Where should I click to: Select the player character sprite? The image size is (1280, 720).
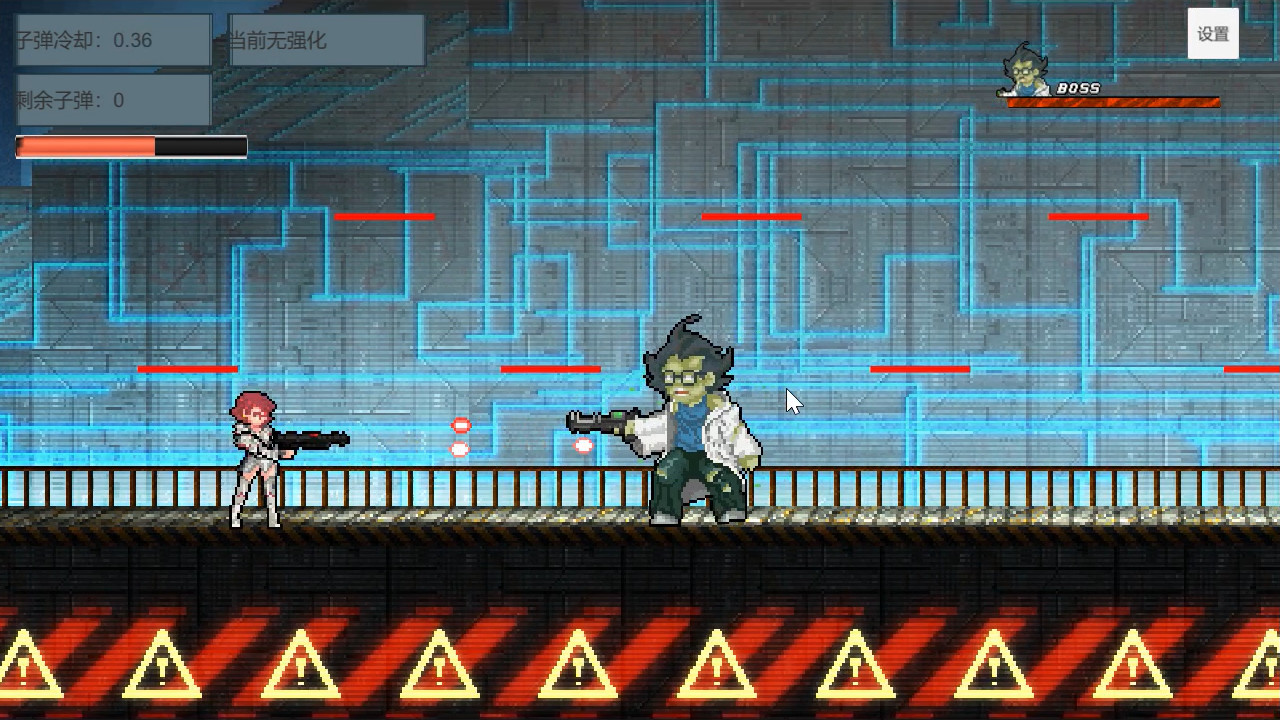pos(255,460)
